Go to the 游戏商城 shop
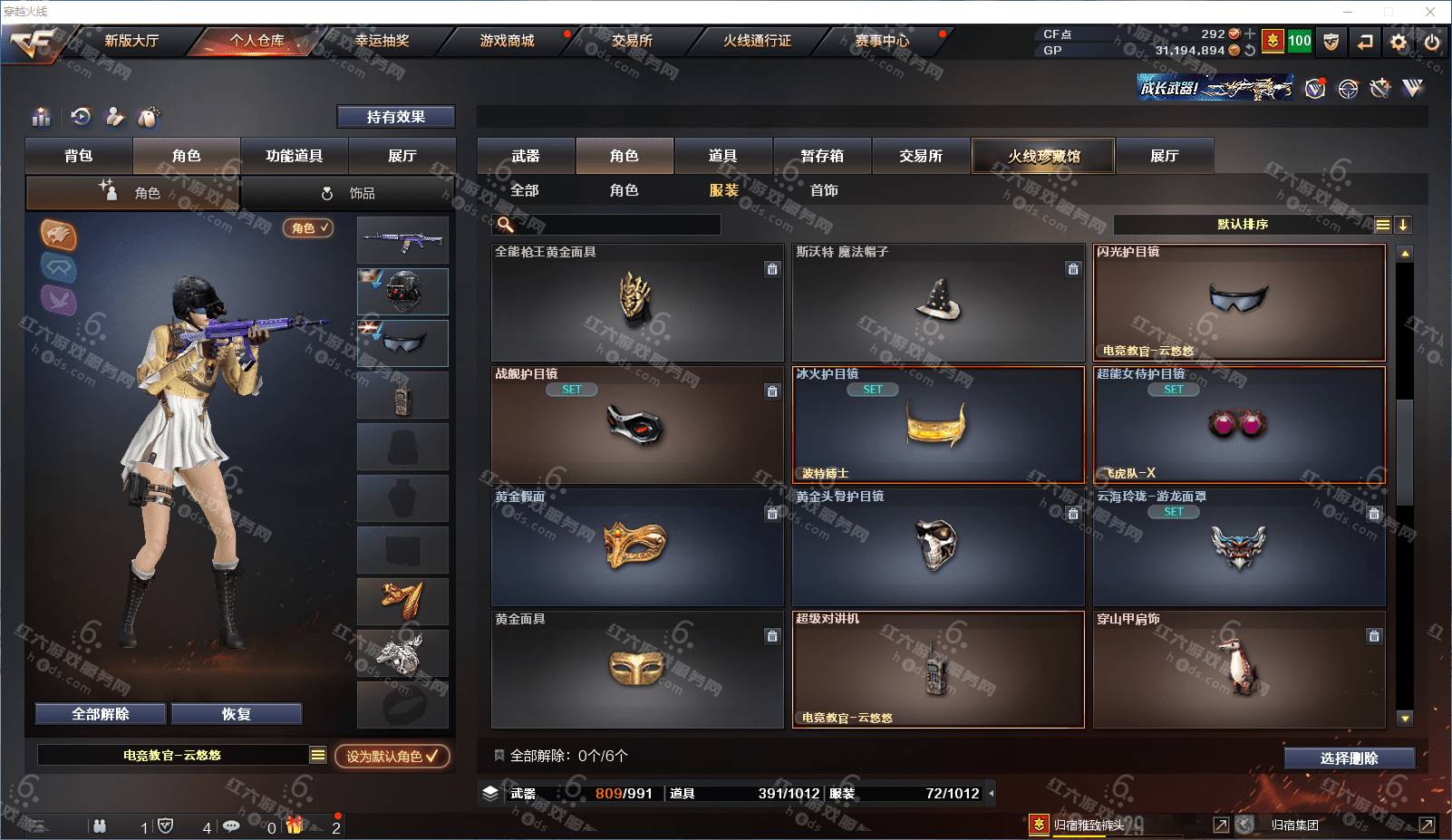 pyautogui.click(x=507, y=41)
